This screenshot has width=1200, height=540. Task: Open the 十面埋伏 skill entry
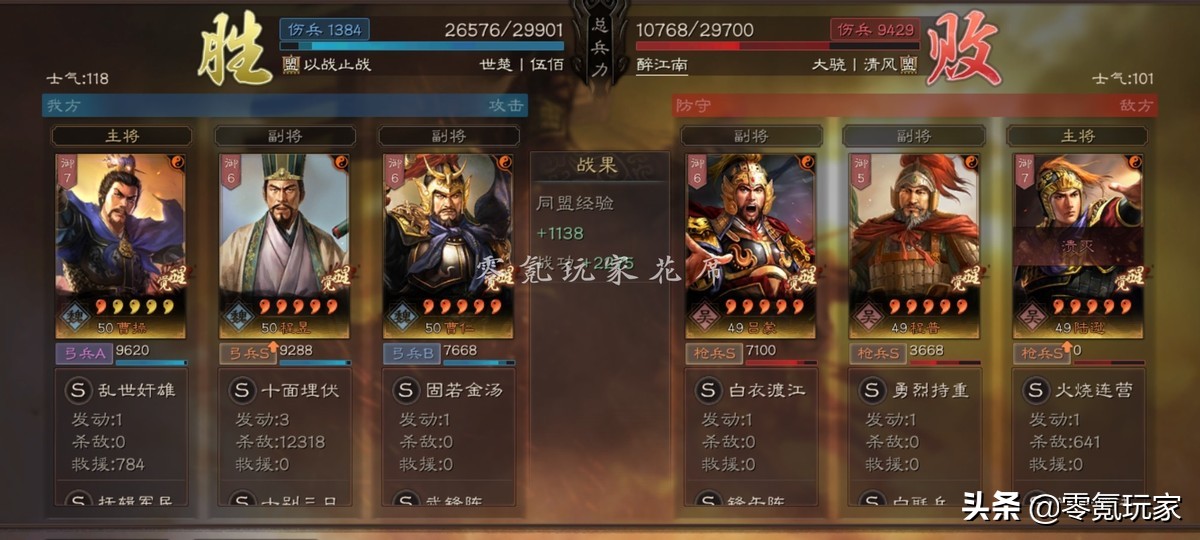click(x=284, y=390)
